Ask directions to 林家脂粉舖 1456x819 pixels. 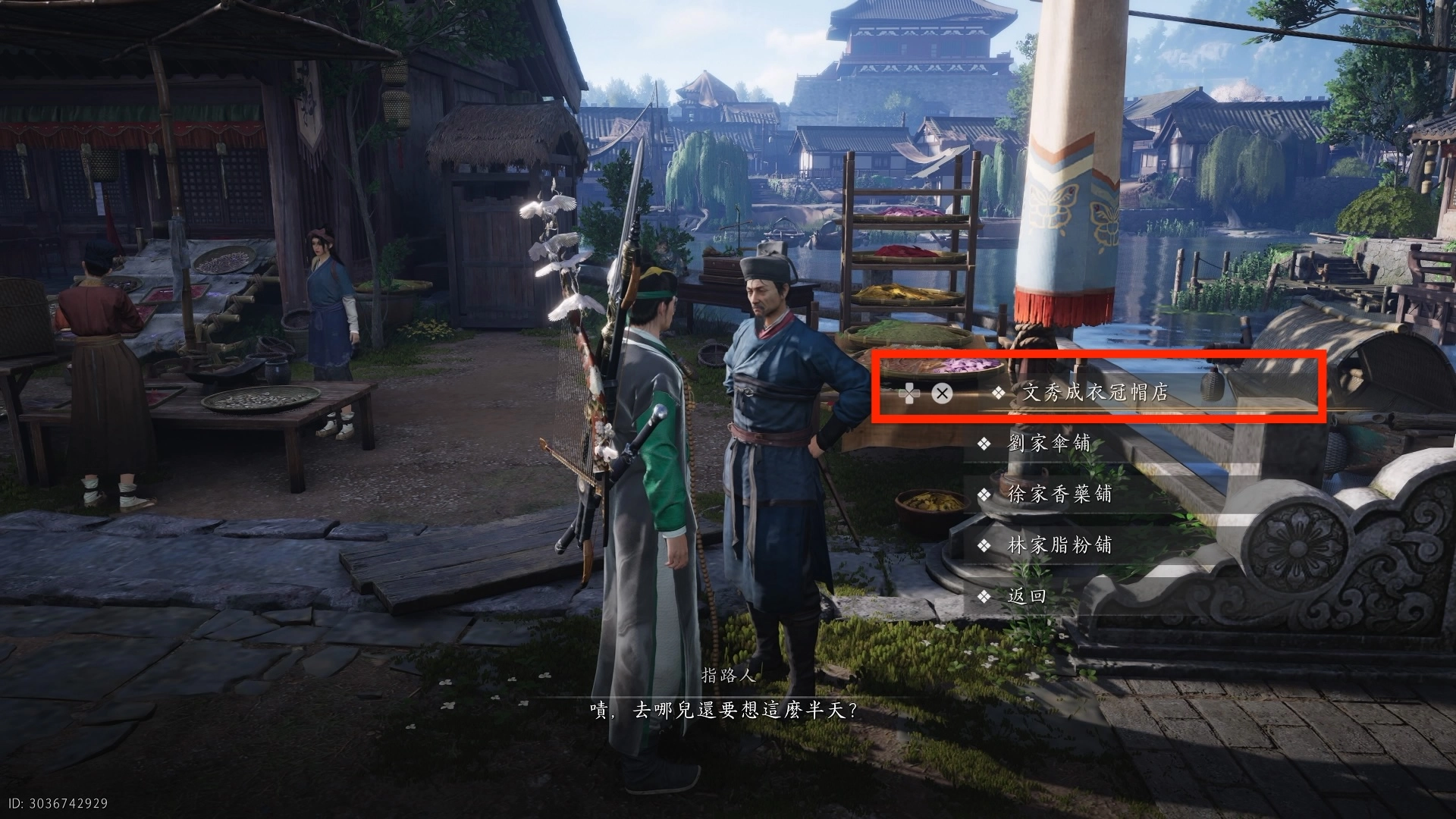pyautogui.click(x=1059, y=545)
